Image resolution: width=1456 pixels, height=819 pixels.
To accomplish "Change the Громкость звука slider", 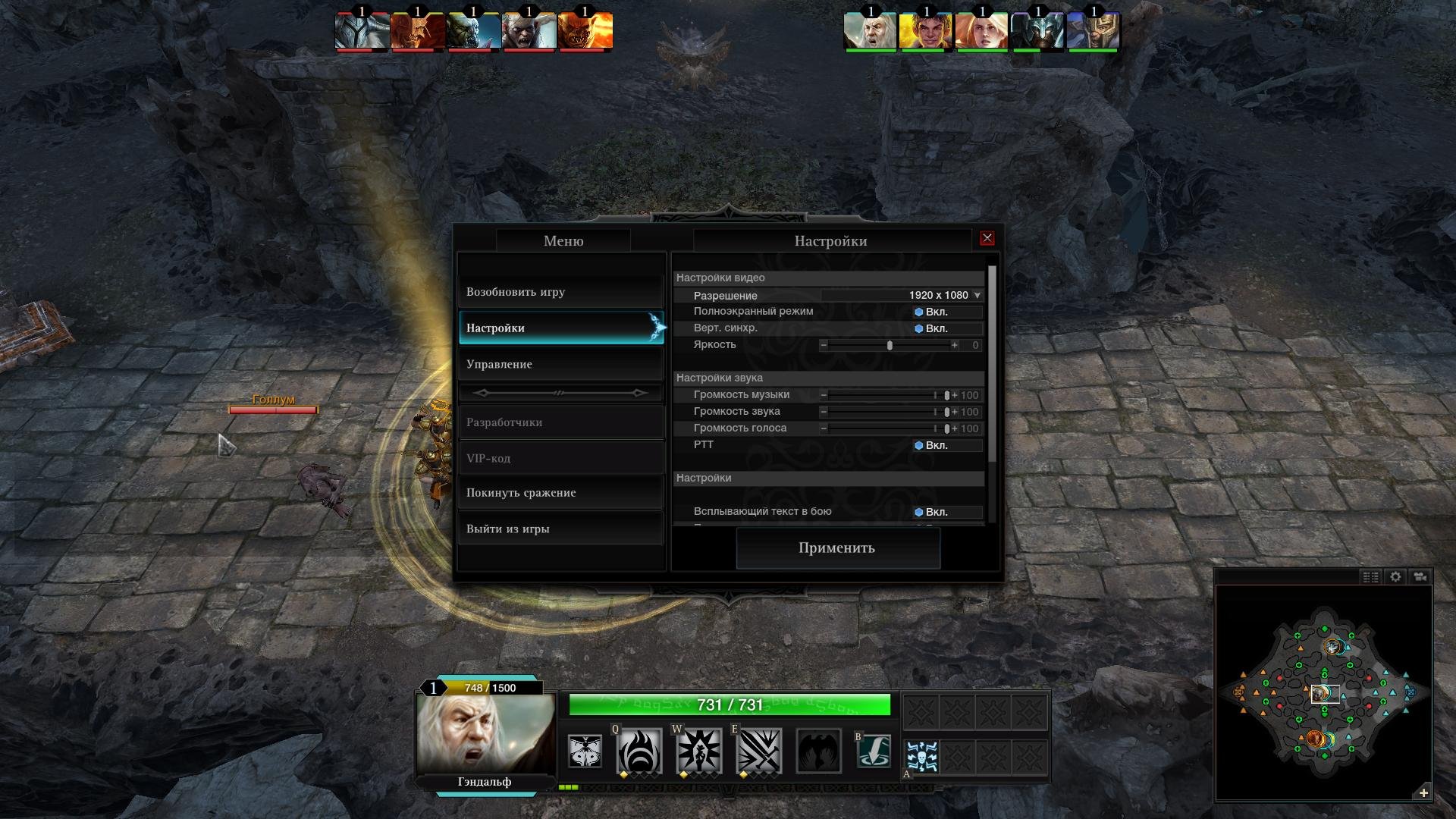I will tap(946, 412).
